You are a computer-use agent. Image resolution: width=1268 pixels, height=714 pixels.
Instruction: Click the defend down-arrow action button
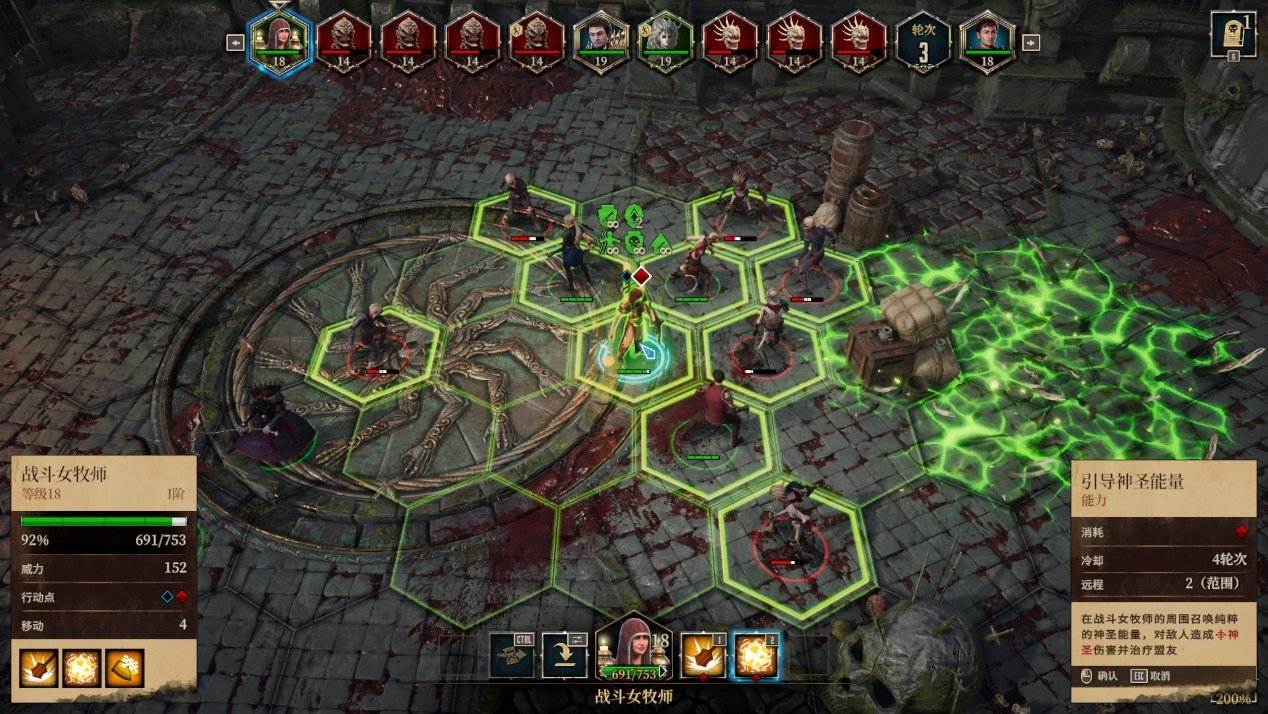(x=564, y=655)
